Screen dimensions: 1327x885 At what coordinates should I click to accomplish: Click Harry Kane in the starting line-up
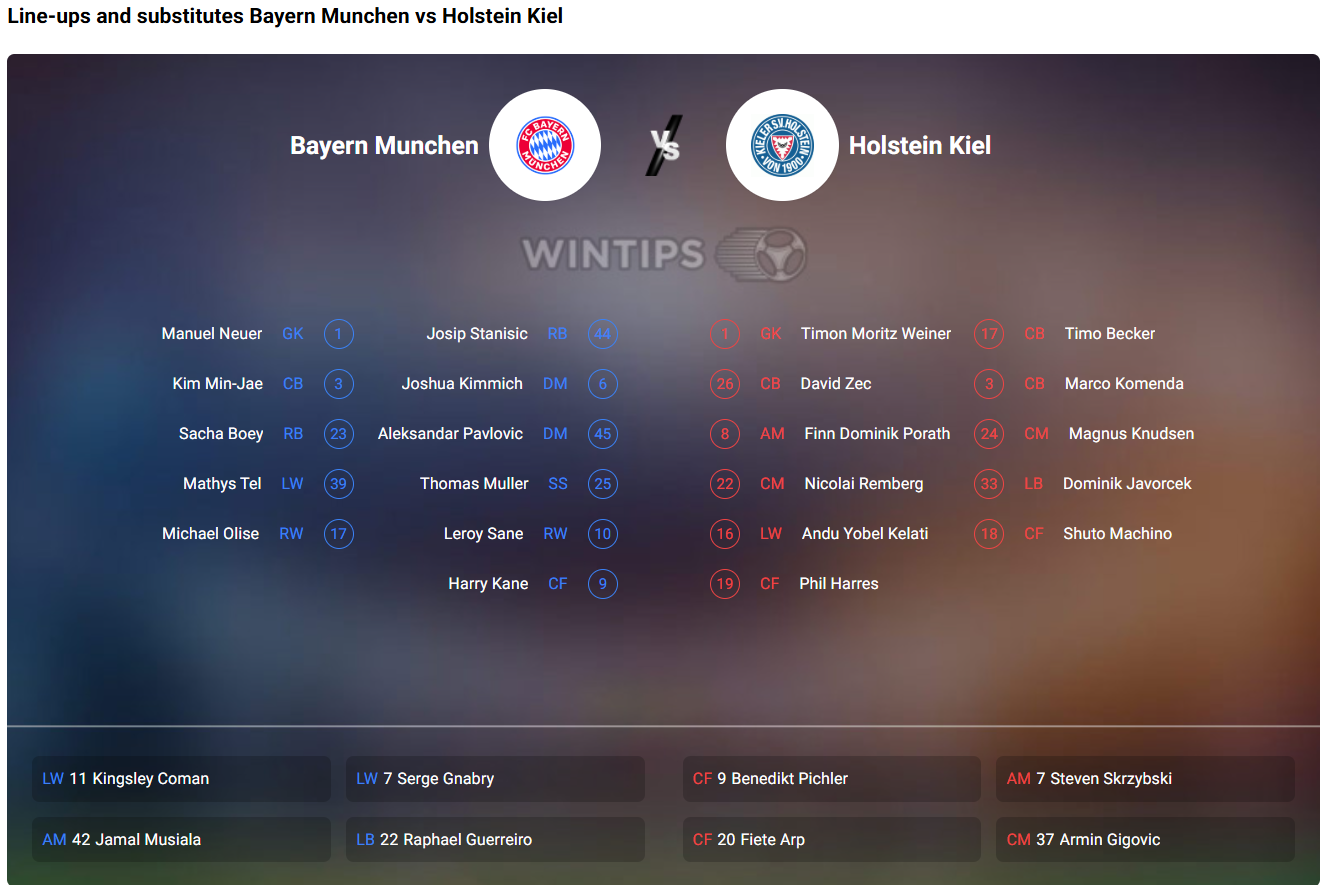(488, 584)
